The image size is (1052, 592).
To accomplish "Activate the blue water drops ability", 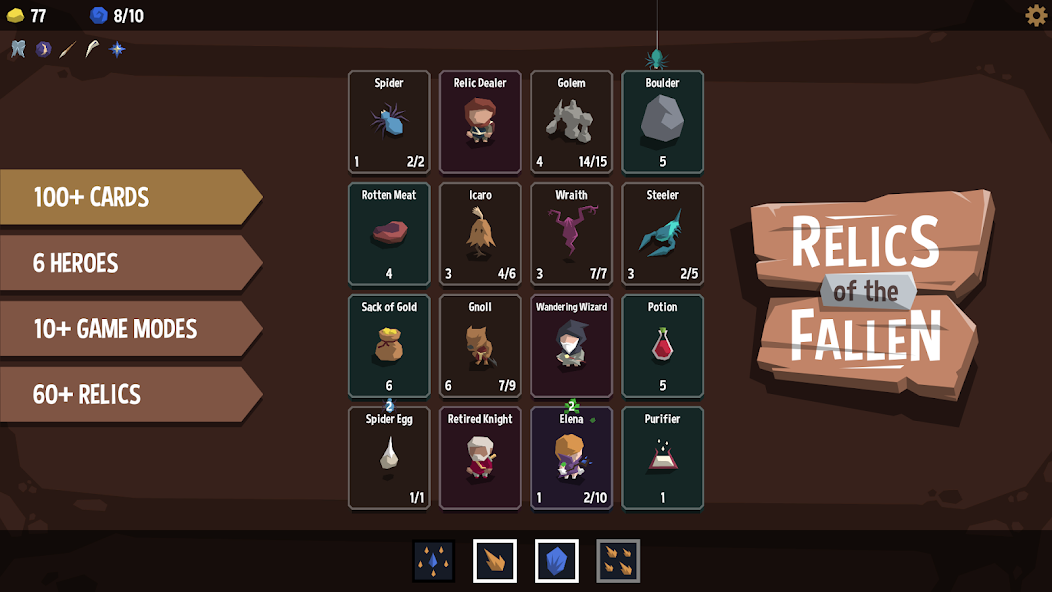I will click(434, 561).
